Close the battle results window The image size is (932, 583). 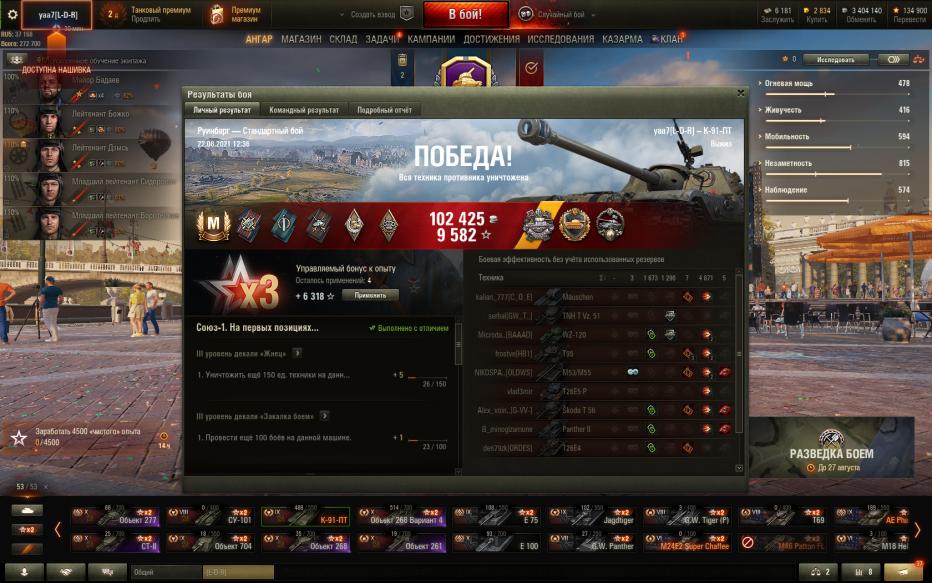(740, 93)
